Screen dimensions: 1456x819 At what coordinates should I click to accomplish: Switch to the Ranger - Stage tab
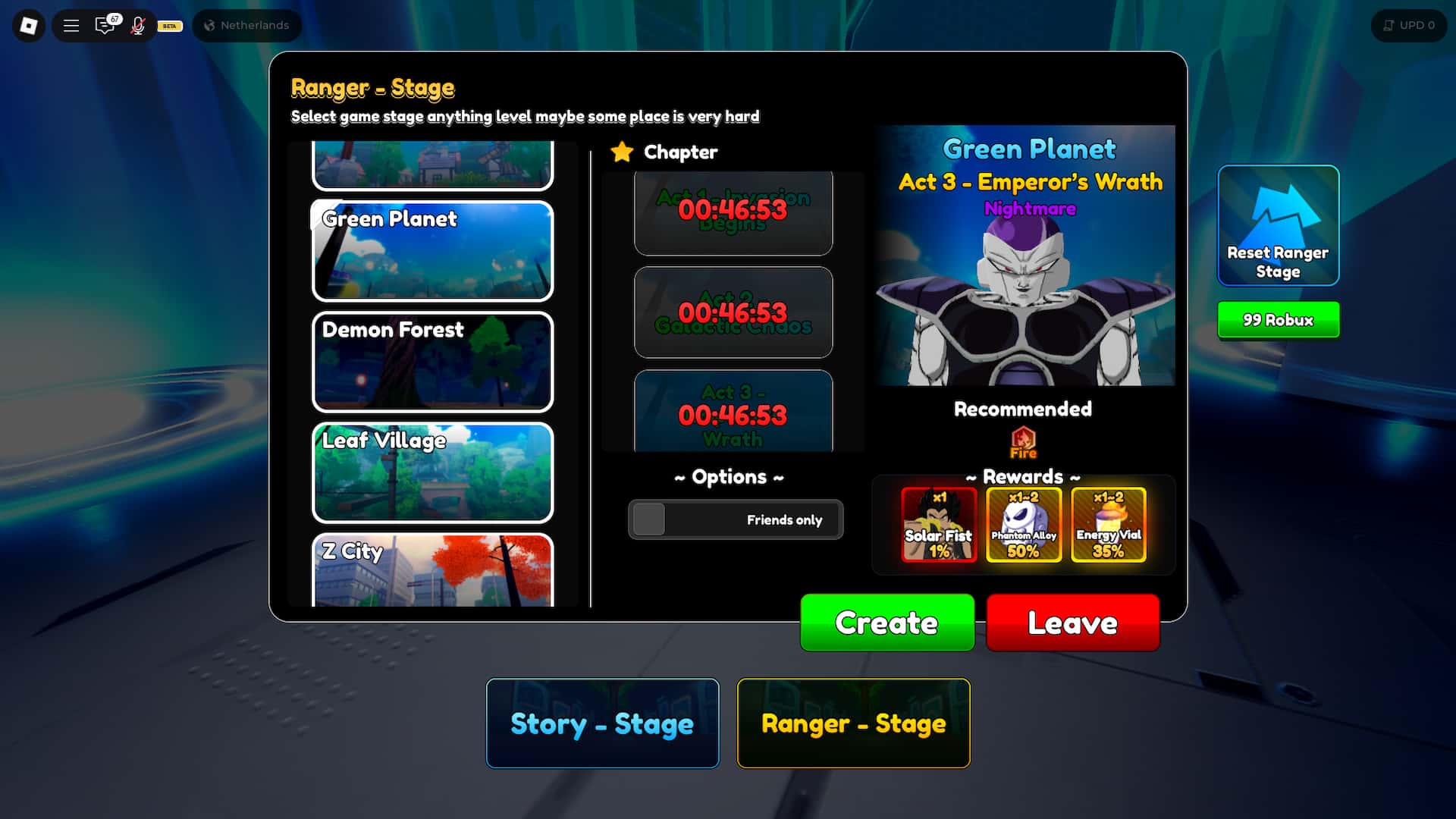coord(853,723)
